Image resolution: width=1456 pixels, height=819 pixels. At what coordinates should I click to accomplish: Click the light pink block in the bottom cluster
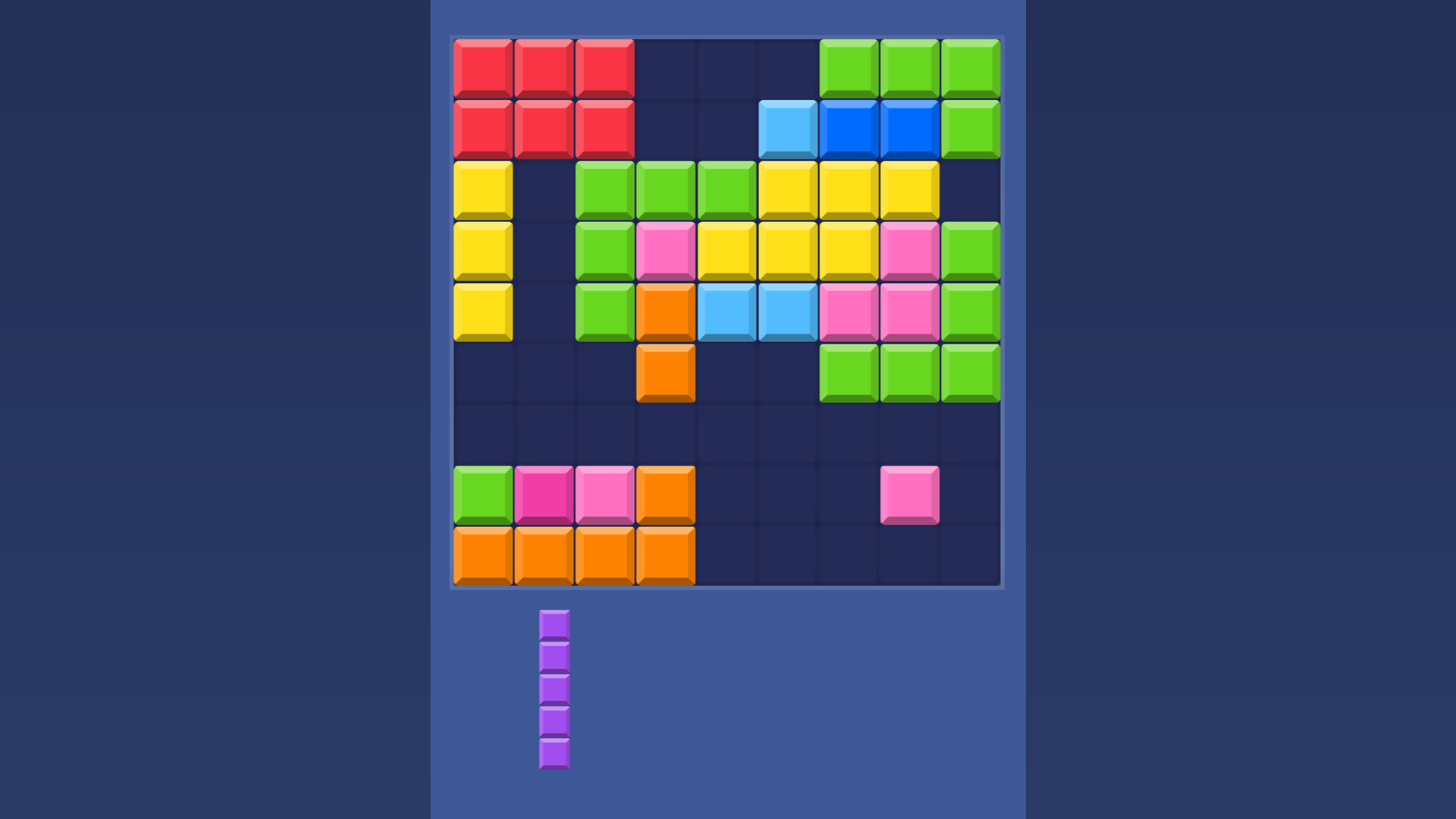[x=604, y=494]
